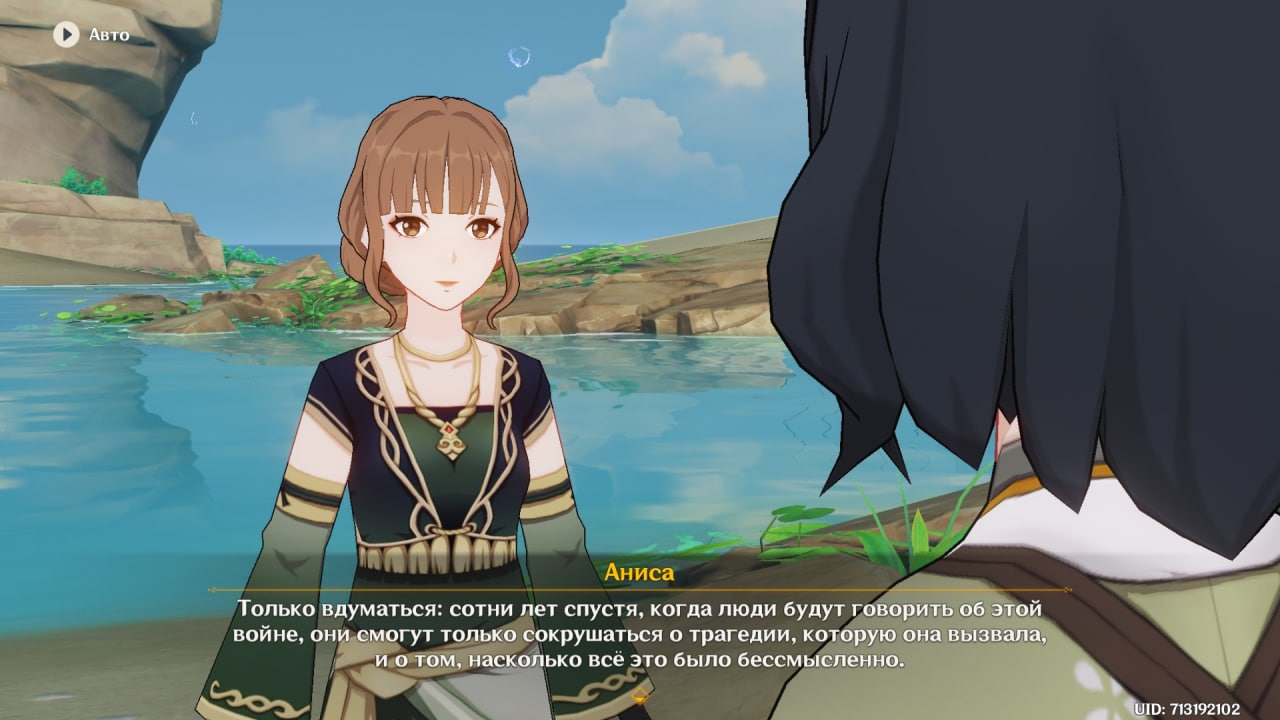Viewport: 1280px width, 720px height.
Task: Click the dialogue continue arrow below the text
Action: pyautogui.click(x=640, y=699)
